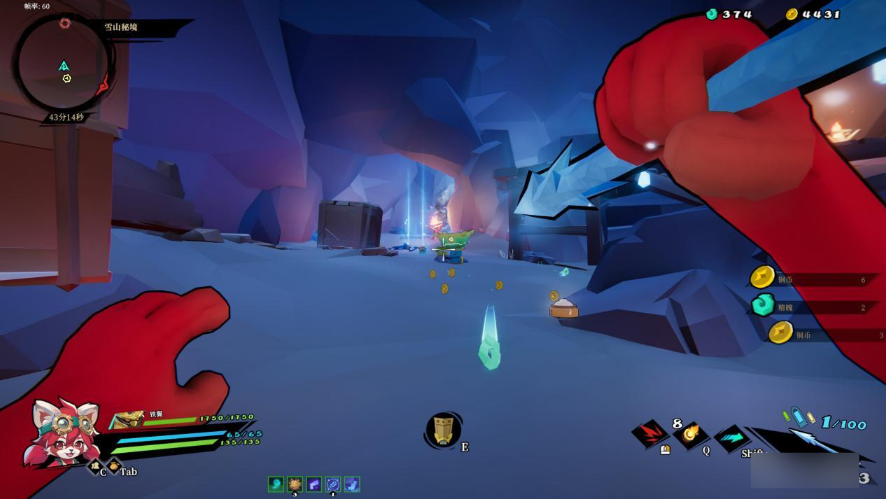
Task: Open the golden scroll item icon
Action: pyautogui.click(x=443, y=429)
